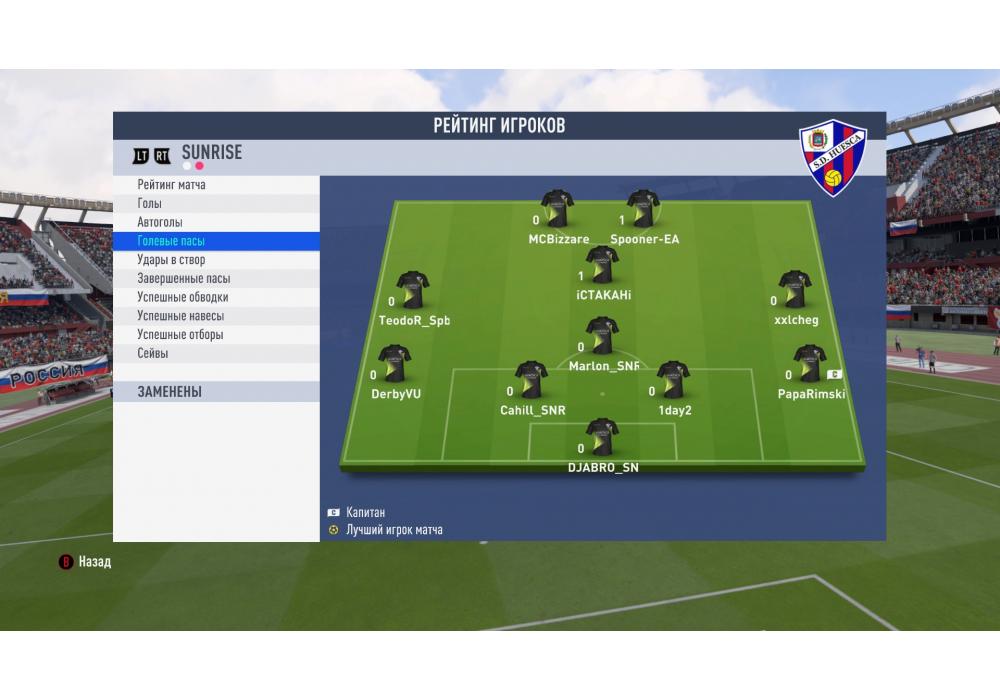1000x700 pixels.
Task: Pick the 1day2 defender shirt
Action: point(673,381)
